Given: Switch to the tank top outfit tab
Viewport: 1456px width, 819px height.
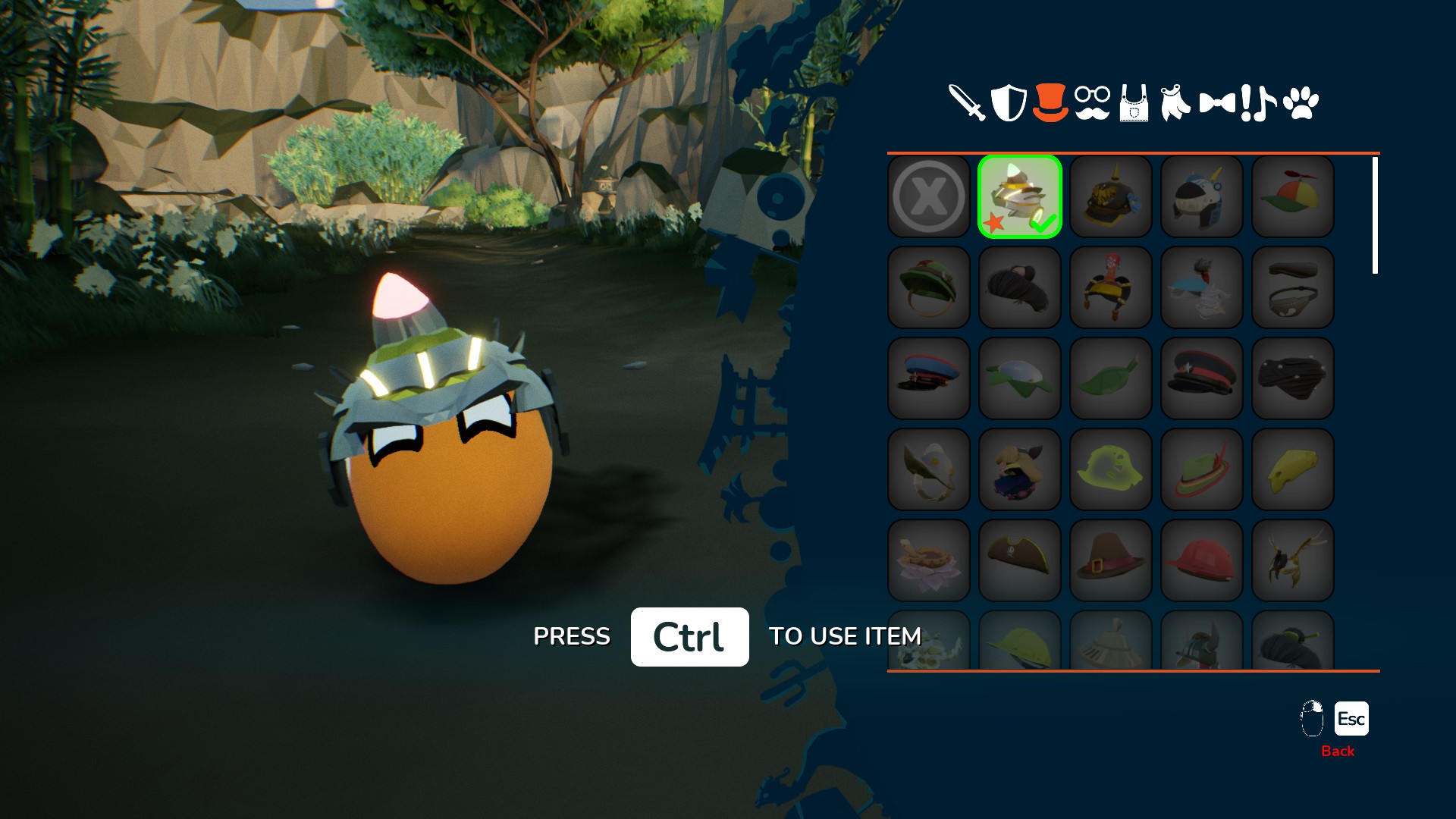Looking at the screenshot, I should (x=1134, y=103).
